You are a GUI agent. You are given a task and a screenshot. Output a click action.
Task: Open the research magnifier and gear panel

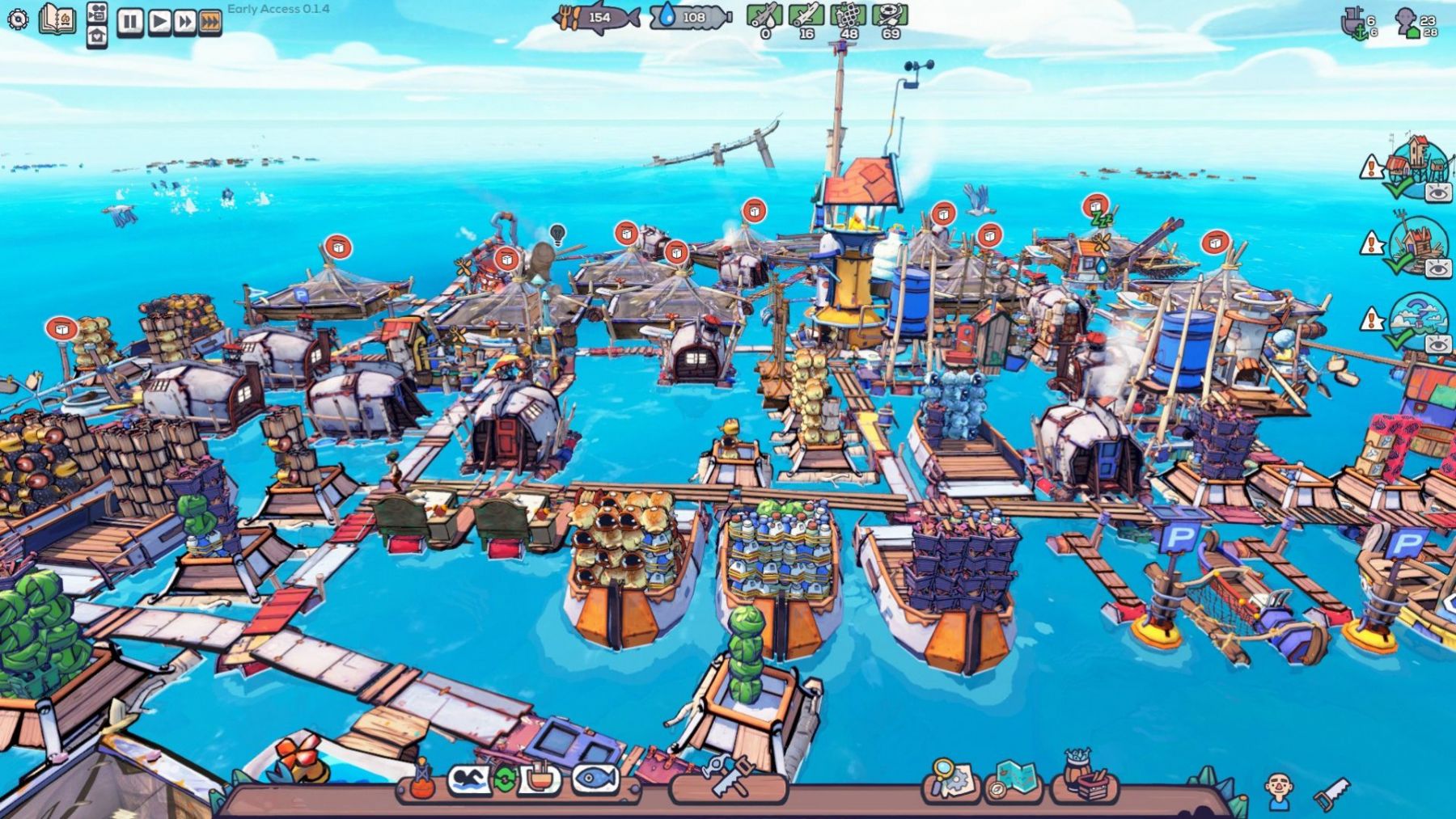point(950,779)
